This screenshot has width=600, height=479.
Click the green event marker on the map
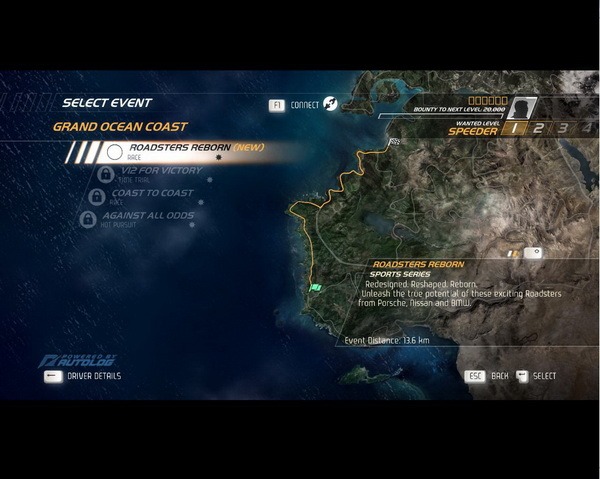(316, 288)
